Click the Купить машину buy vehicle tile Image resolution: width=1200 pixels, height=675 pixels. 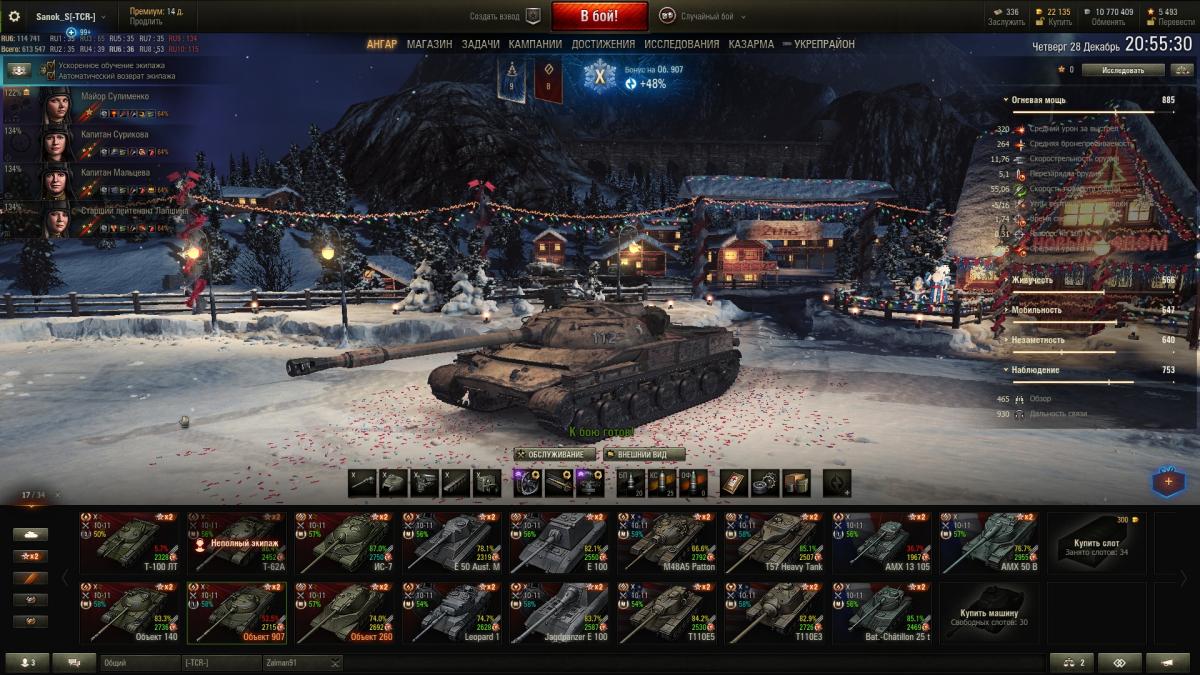(988, 611)
